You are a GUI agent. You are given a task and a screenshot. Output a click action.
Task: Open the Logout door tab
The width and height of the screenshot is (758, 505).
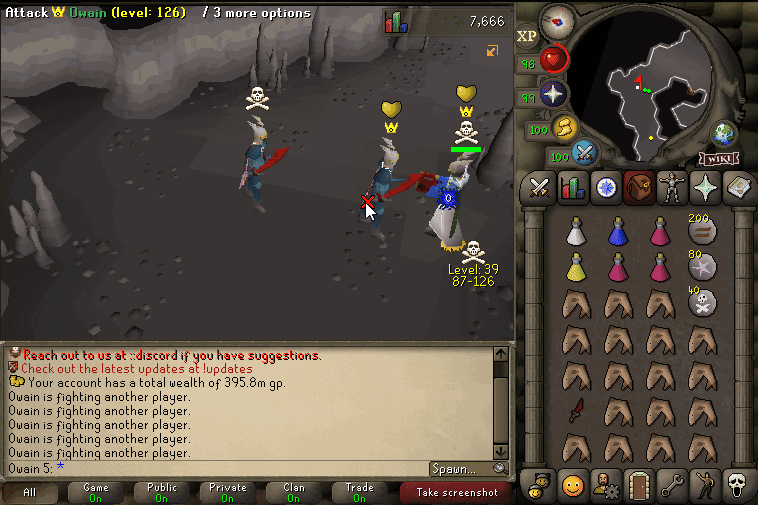pos(638,486)
